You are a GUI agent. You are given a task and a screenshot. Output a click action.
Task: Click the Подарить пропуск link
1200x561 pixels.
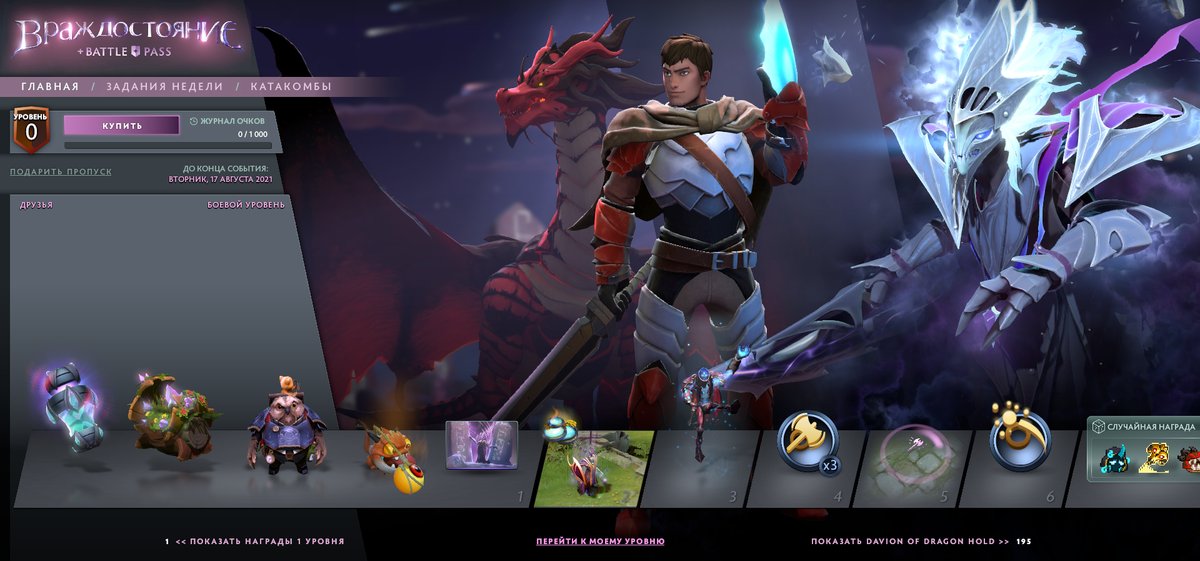tap(61, 172)
